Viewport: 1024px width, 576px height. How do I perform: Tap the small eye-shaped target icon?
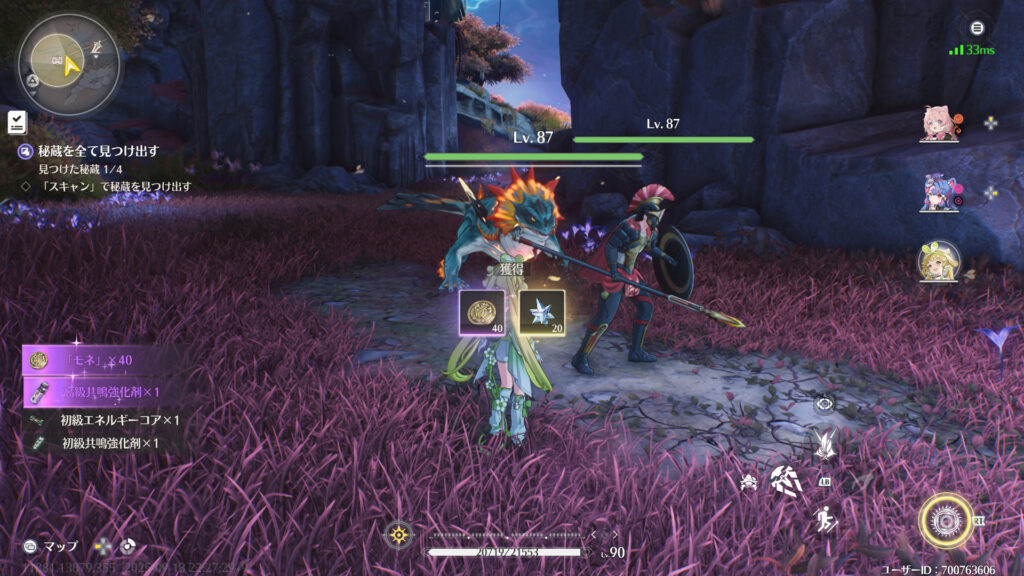coord(824,404)
